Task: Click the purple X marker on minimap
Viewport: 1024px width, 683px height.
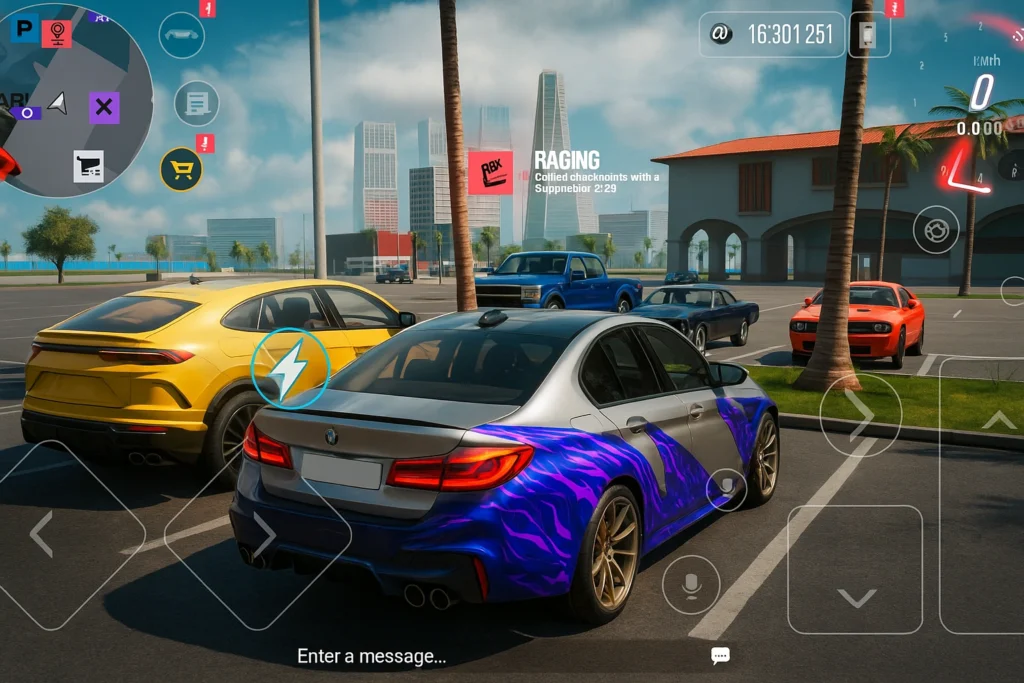Action: click(x=104, y=107)
